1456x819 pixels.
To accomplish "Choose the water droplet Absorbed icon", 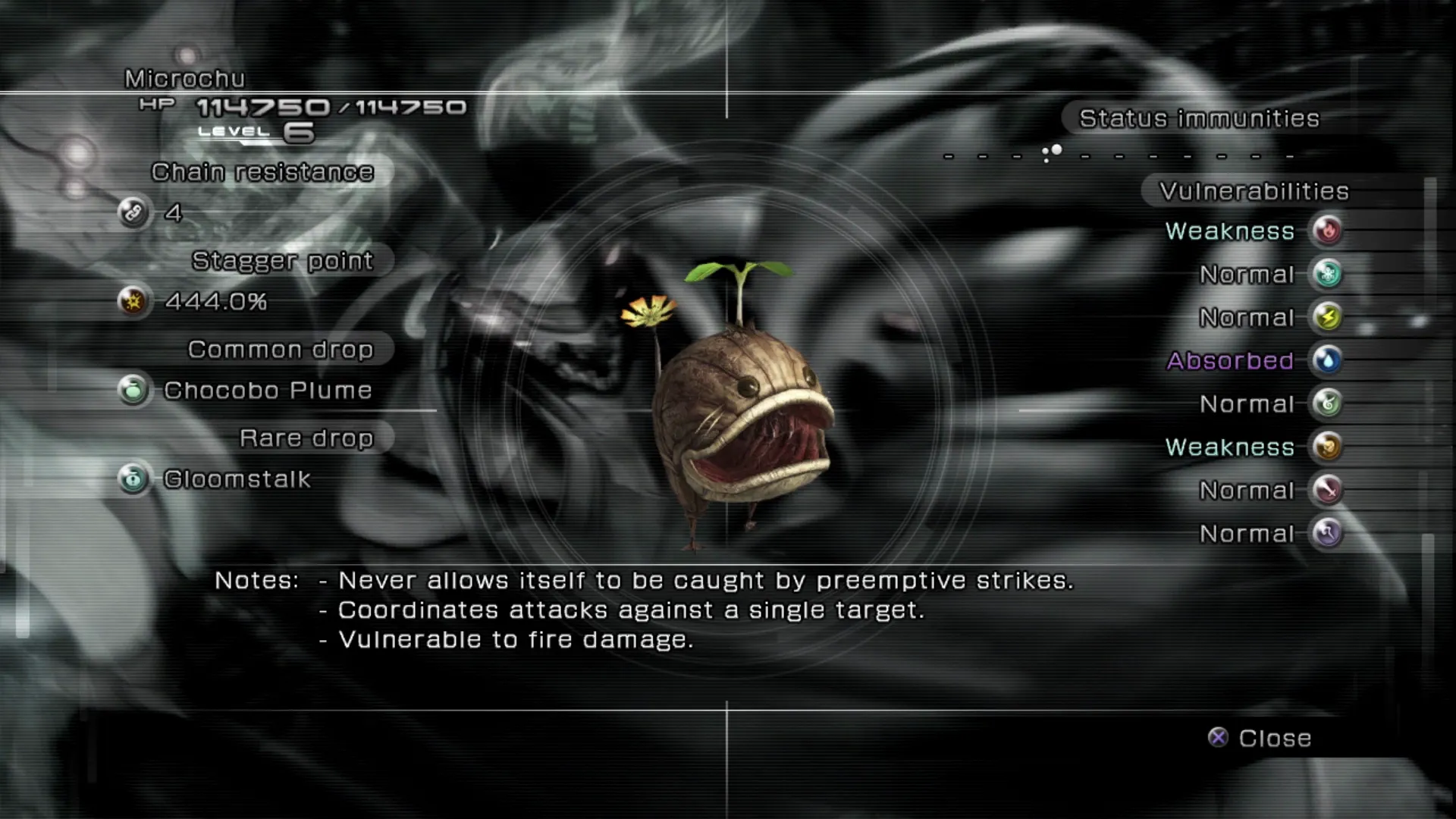I will pyautogui.click(x=1327, y=360).
